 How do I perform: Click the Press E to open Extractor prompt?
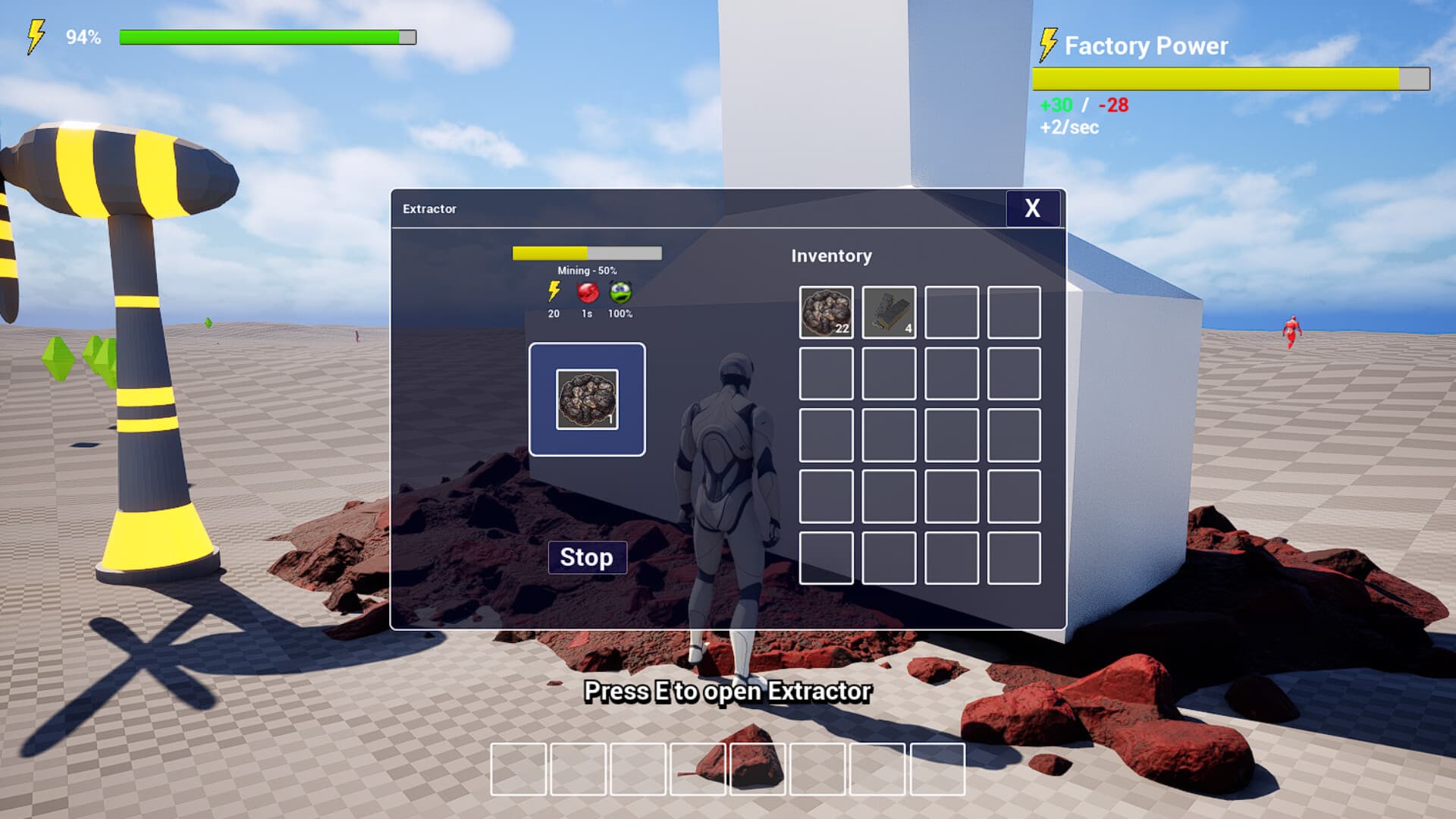(x=726, y=692)
